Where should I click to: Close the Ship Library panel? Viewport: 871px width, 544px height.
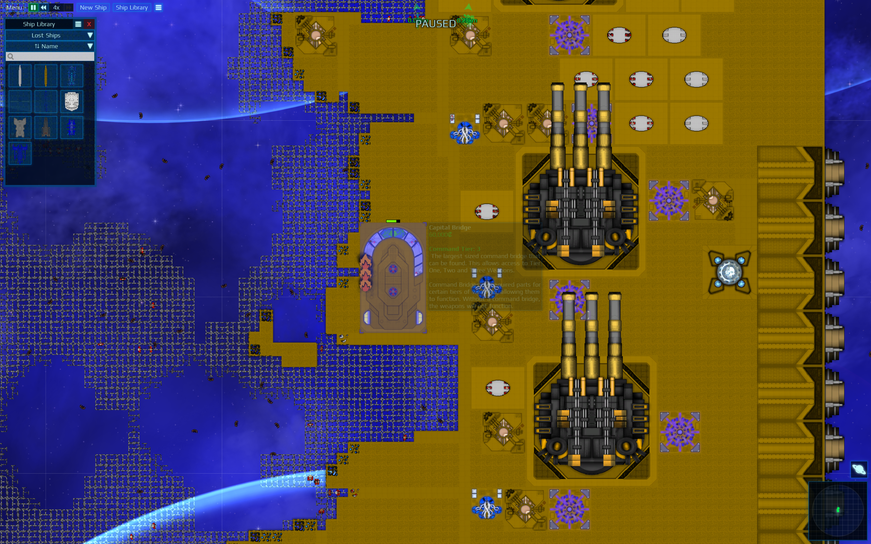[x=88, y=24]
